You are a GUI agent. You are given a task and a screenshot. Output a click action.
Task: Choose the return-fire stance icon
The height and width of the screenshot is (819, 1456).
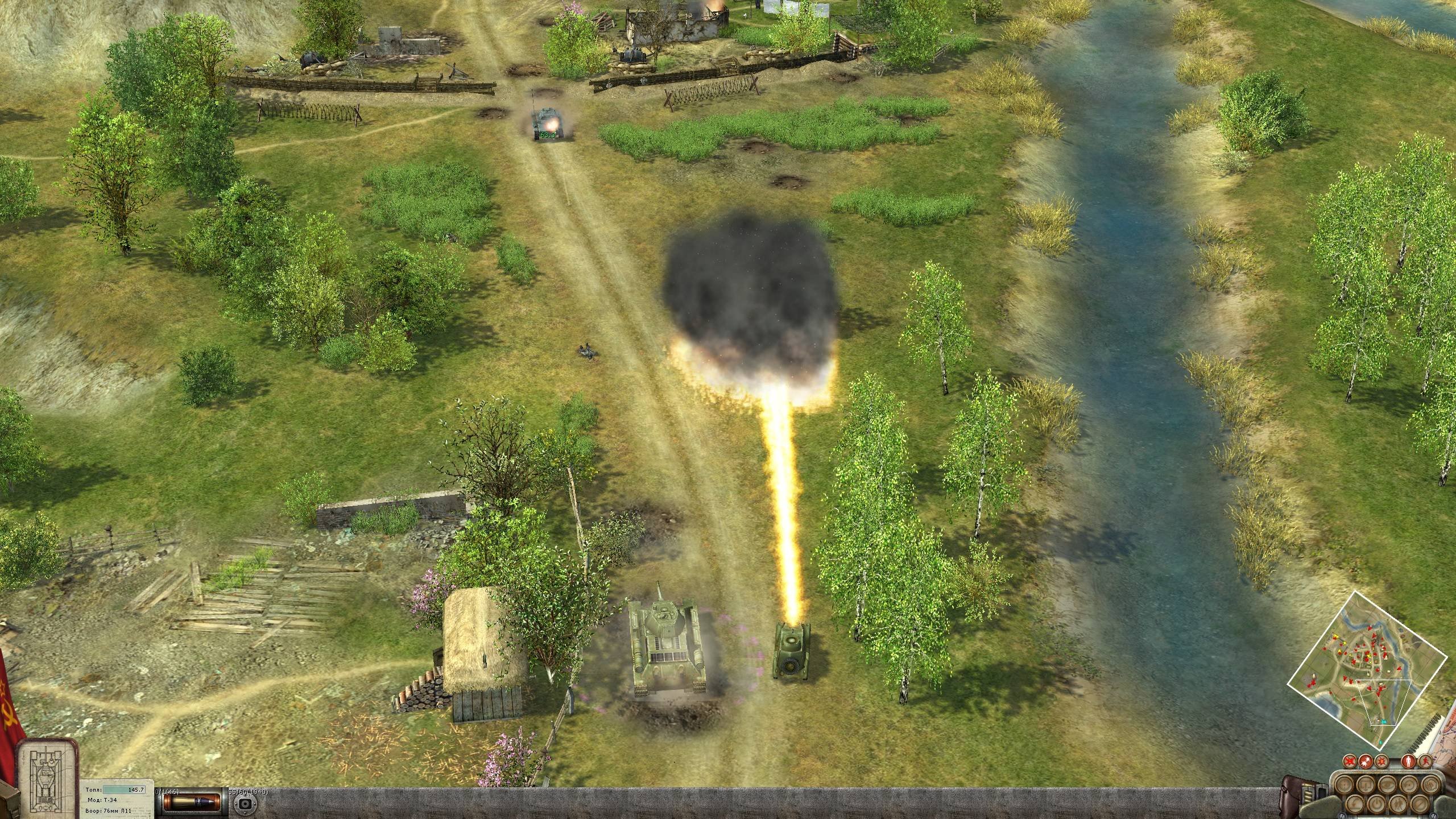pyautogui.click(x=1366, y=761)
